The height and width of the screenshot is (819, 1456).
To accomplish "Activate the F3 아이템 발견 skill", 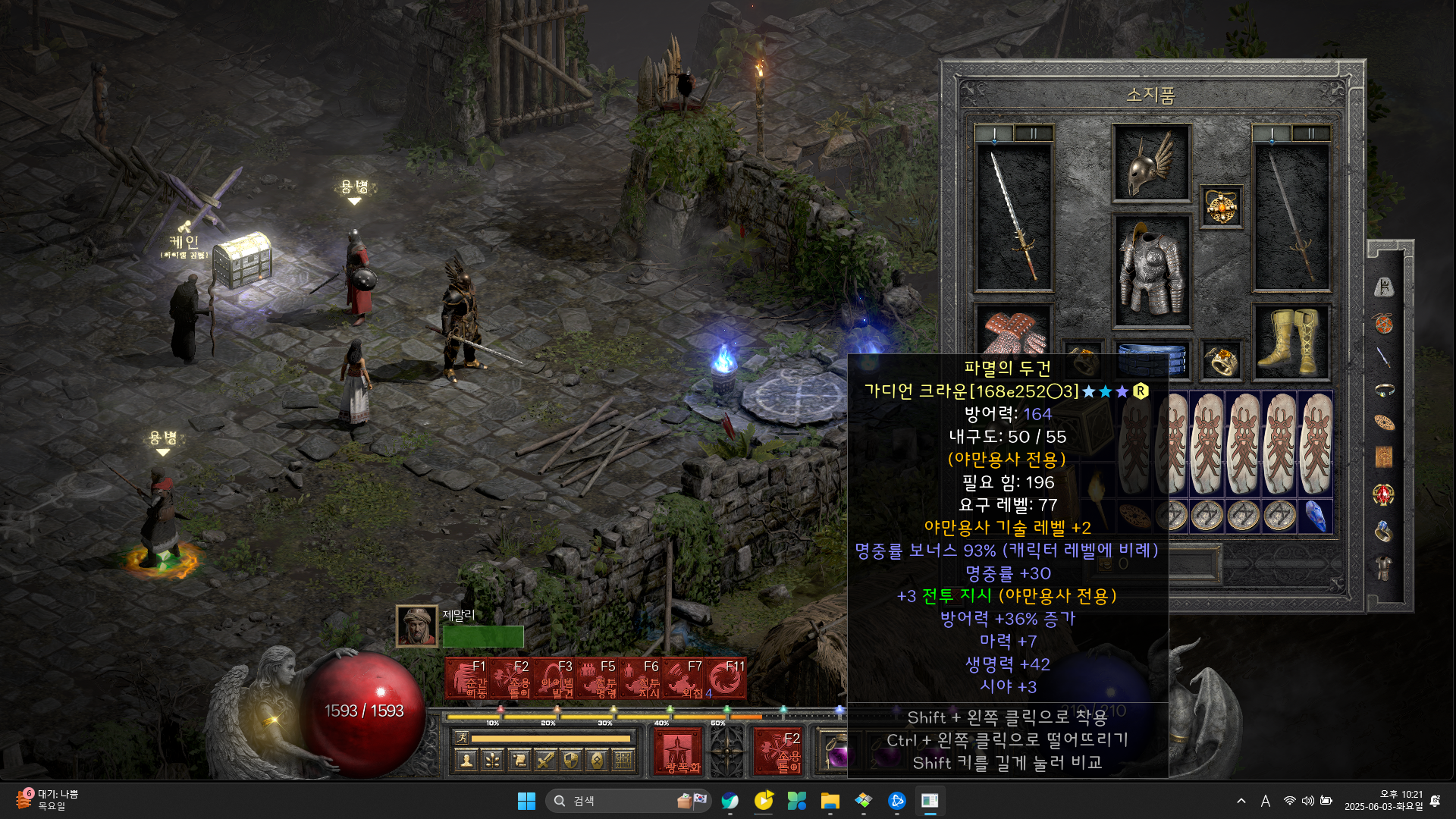I will coord(553,679).
